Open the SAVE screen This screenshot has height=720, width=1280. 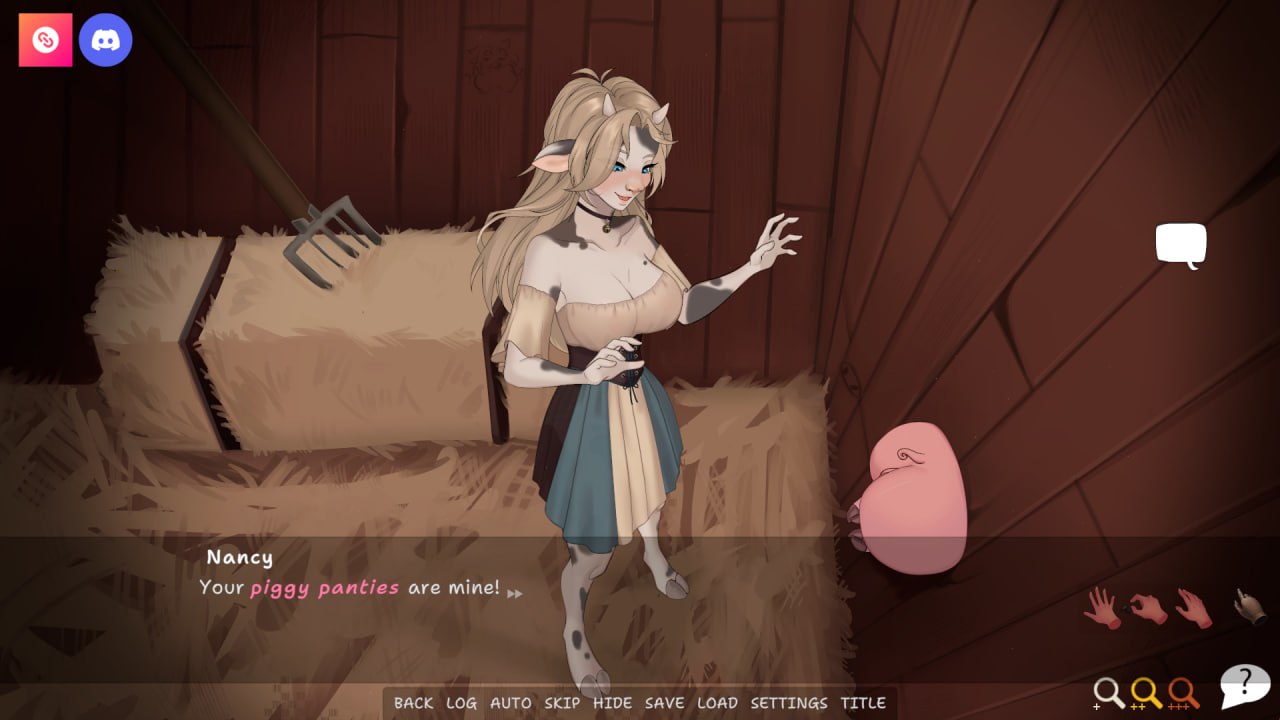tap(665, 703)
